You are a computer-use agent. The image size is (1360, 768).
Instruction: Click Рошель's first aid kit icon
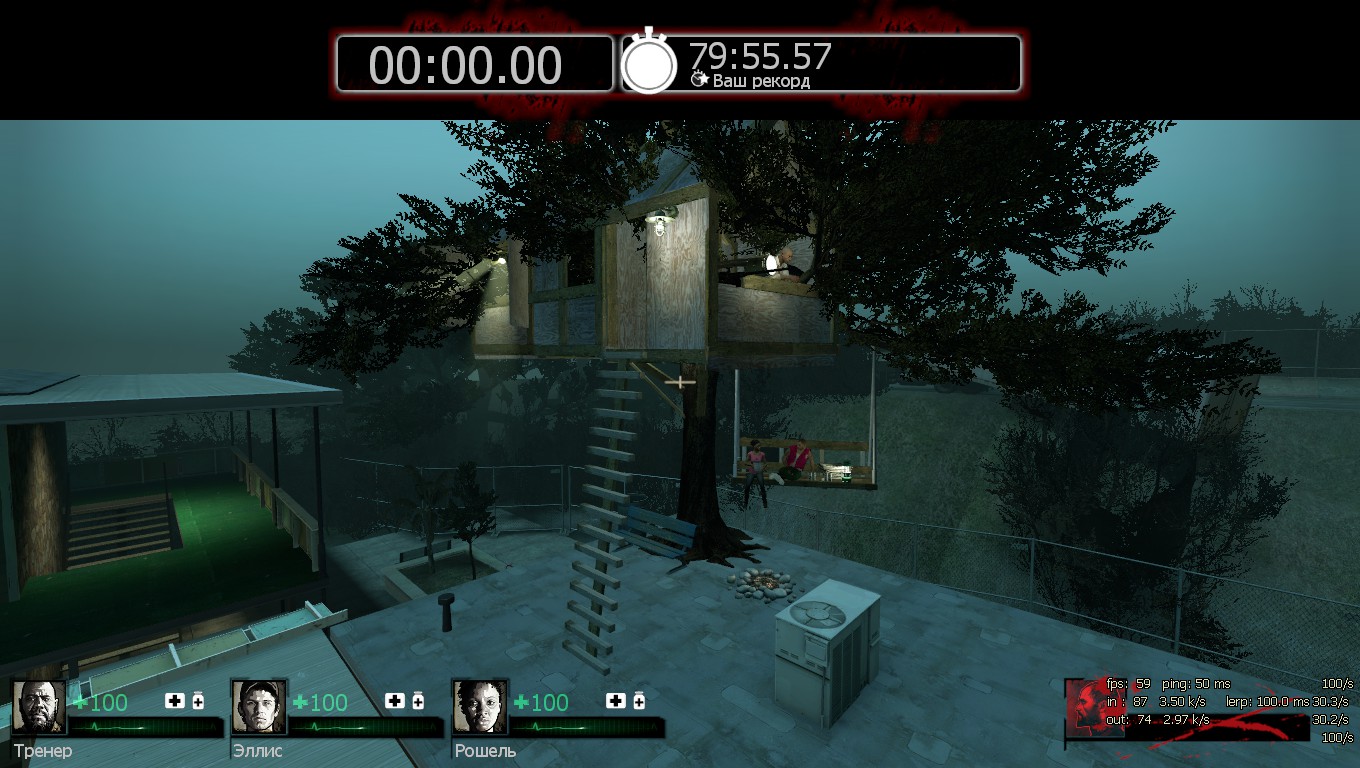pyautogui.click(x=616, y=701)
